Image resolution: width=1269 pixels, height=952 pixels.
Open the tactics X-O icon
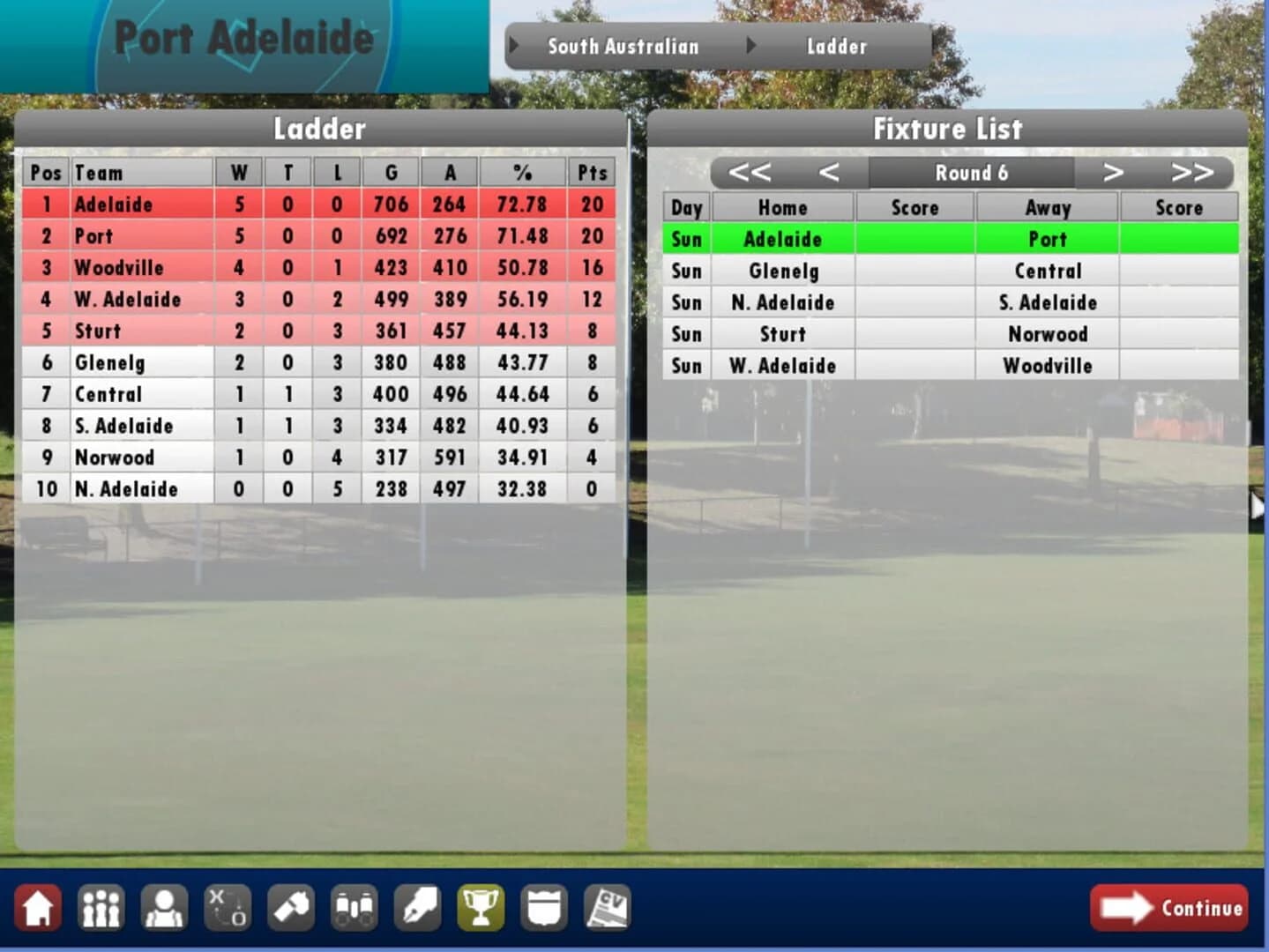point(228,908)
